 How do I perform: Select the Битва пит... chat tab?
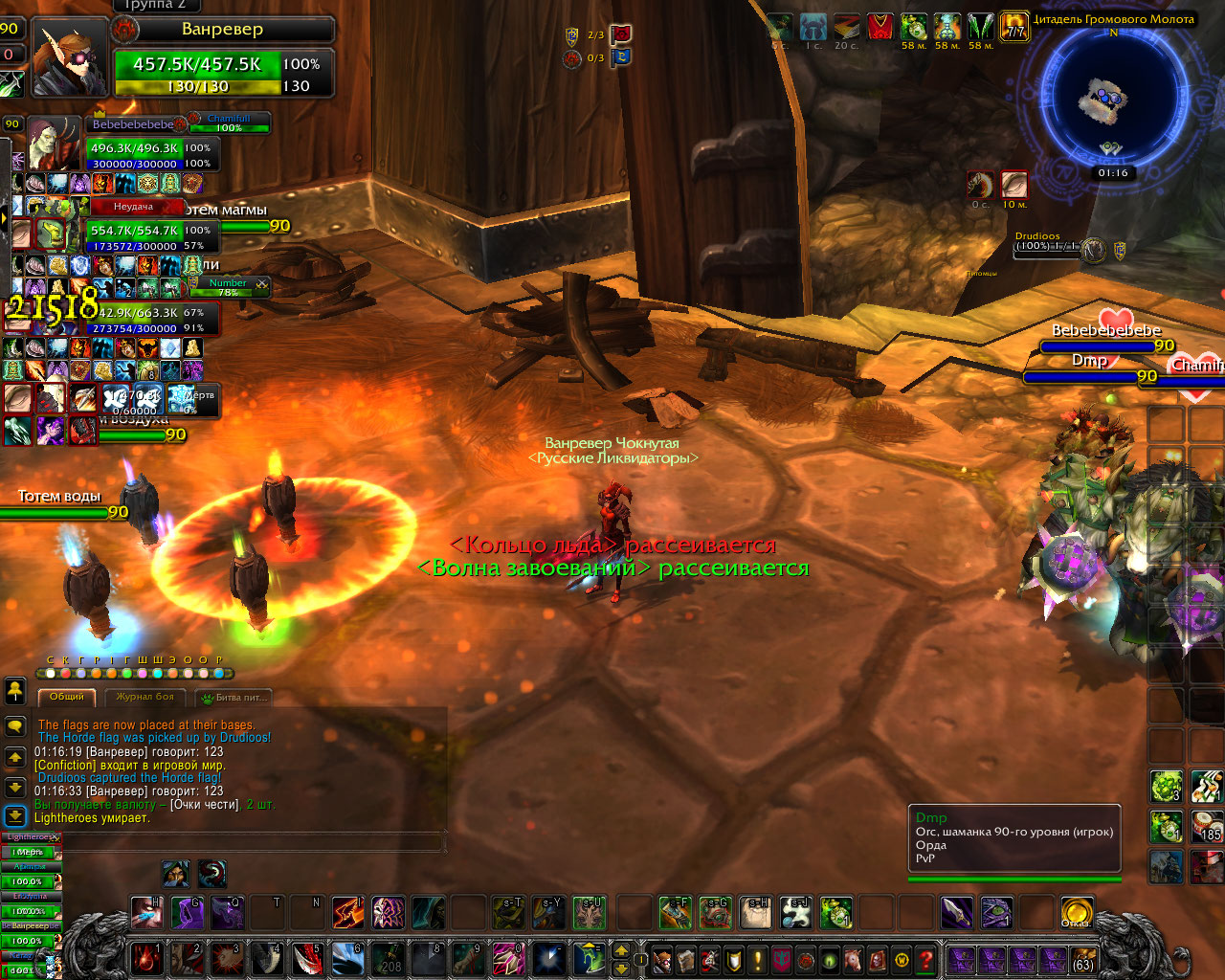(x=235, y=698)
